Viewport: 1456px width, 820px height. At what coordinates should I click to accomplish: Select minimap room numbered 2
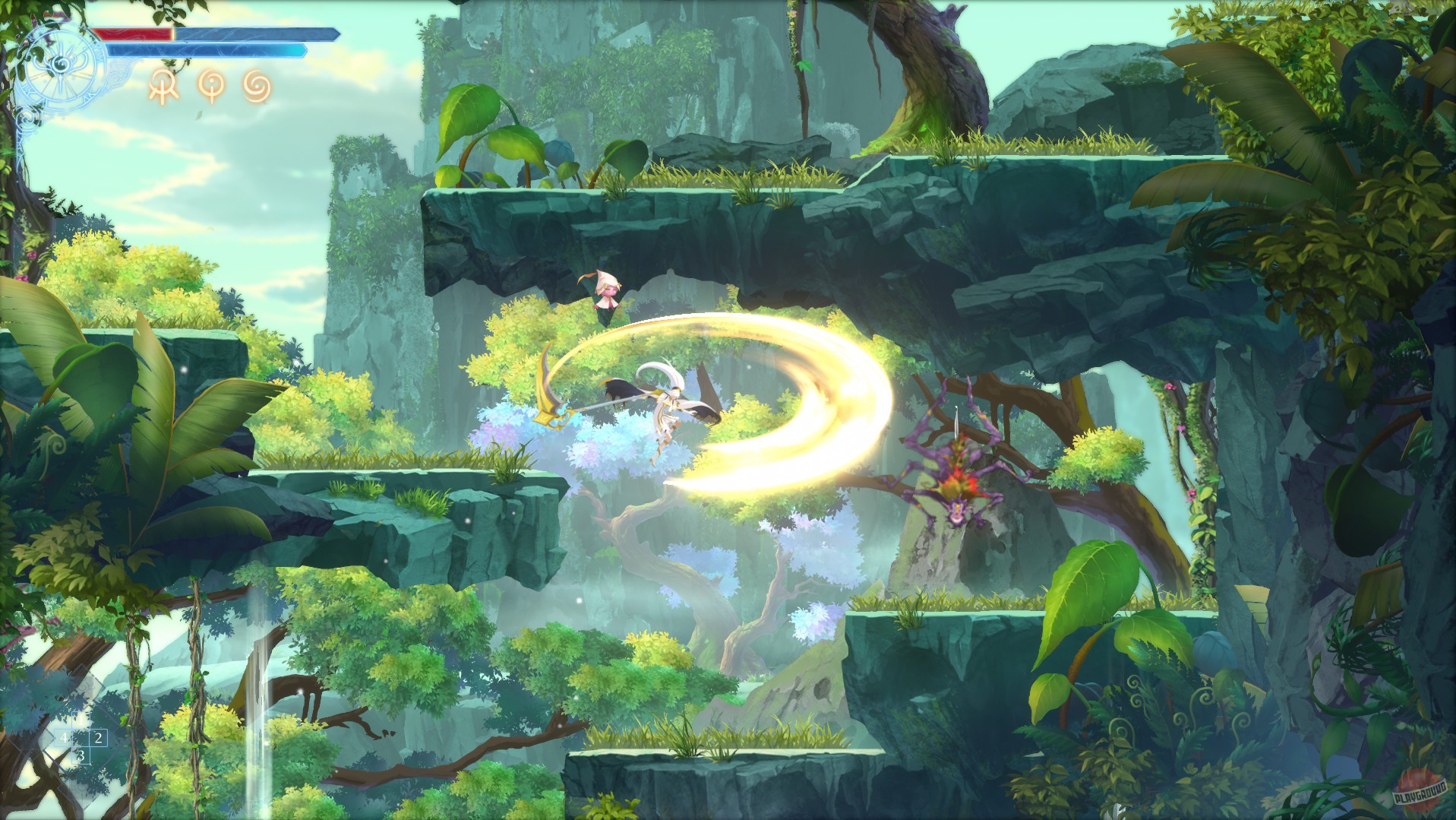pyautogui.click(x=99, y=738)
